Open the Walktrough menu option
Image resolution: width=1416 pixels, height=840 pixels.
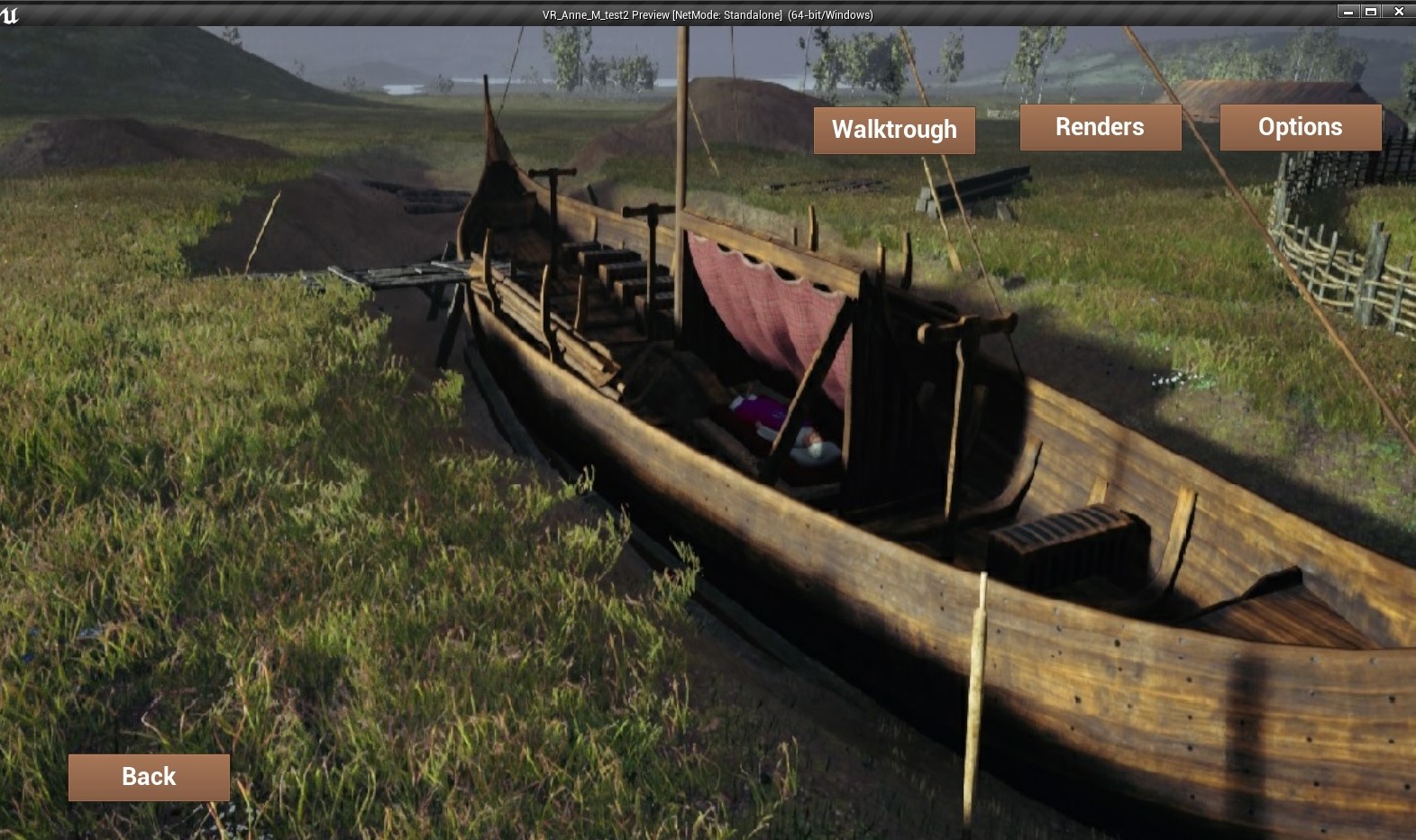tap(893, 130)
